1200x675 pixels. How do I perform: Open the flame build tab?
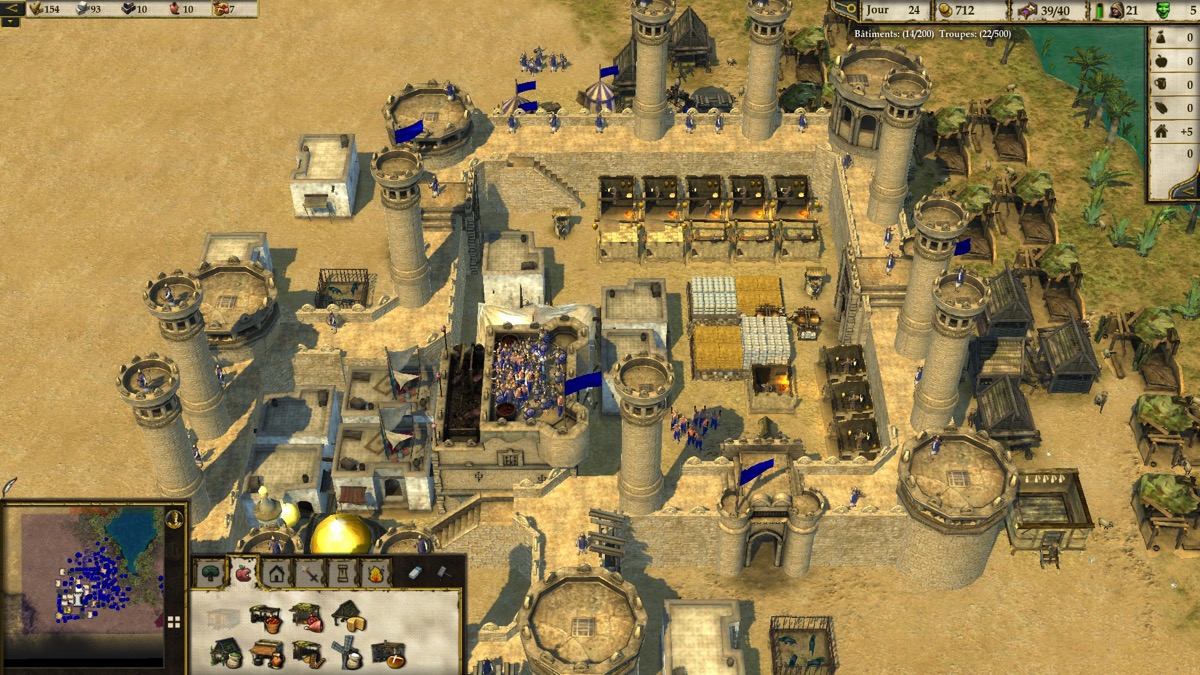pos(375,574)
